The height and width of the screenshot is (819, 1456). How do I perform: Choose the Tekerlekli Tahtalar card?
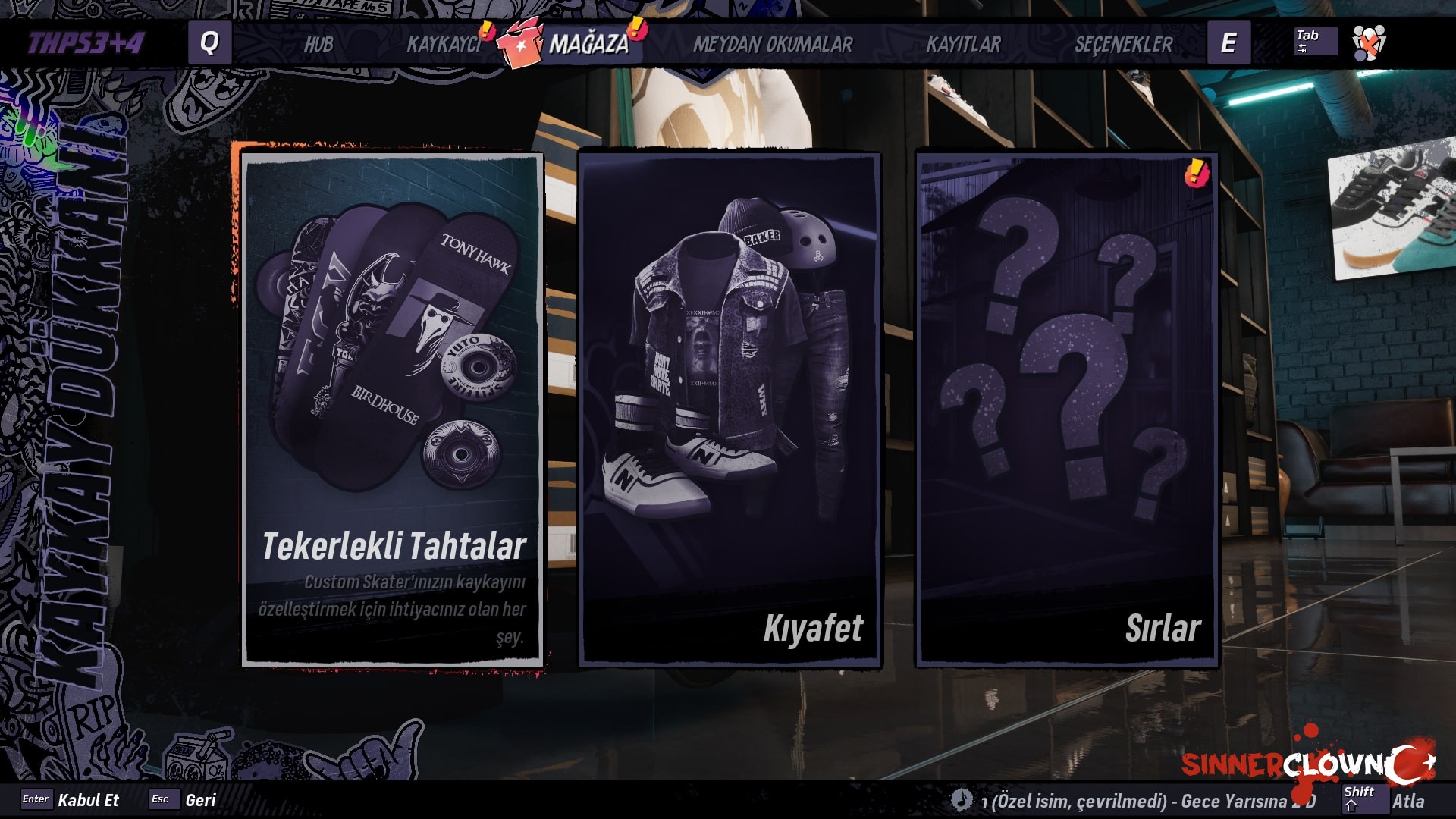coord(393,409)
